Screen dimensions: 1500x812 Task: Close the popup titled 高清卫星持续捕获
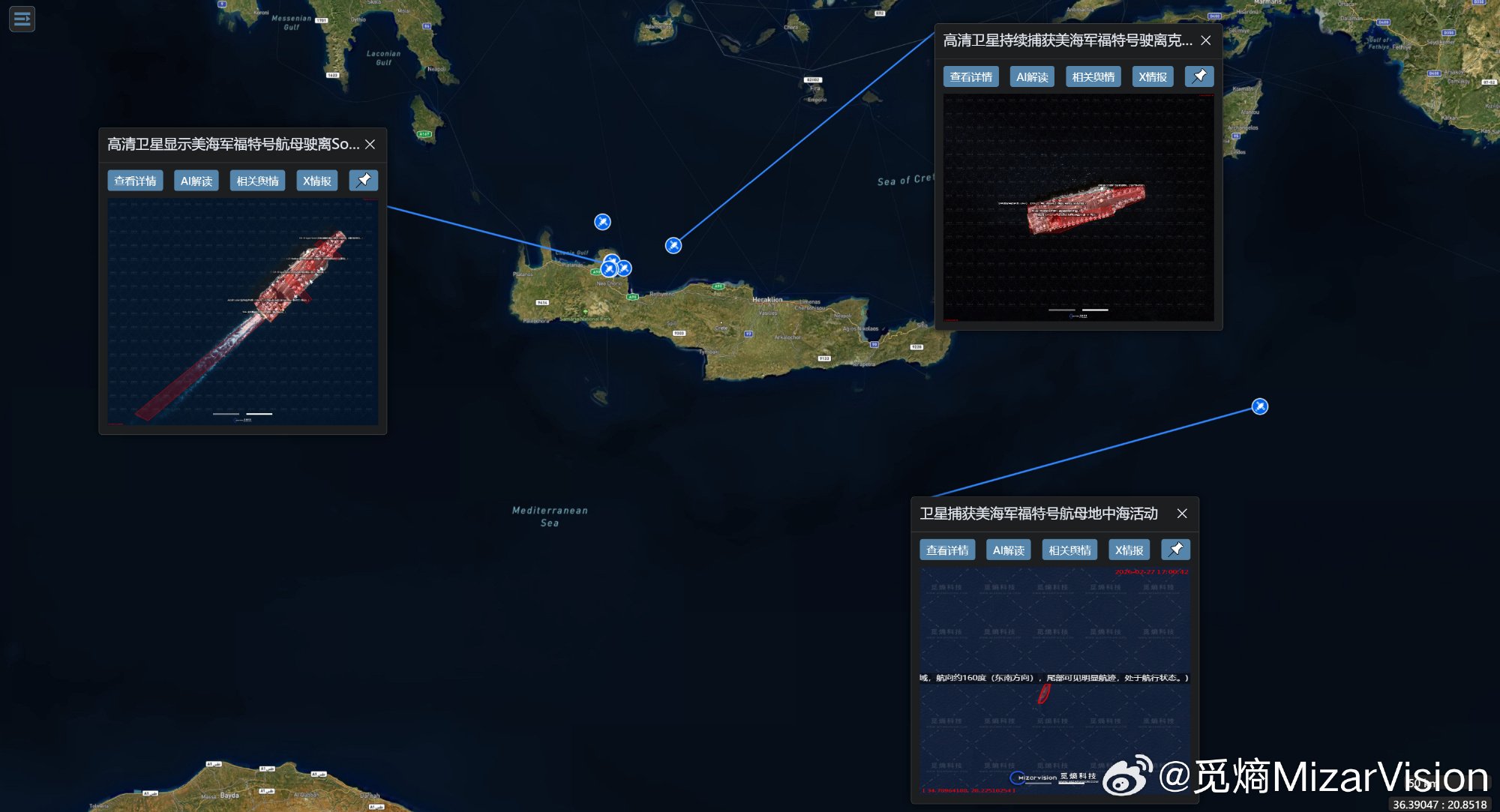pyautogui.click(x=1205, y=40)
